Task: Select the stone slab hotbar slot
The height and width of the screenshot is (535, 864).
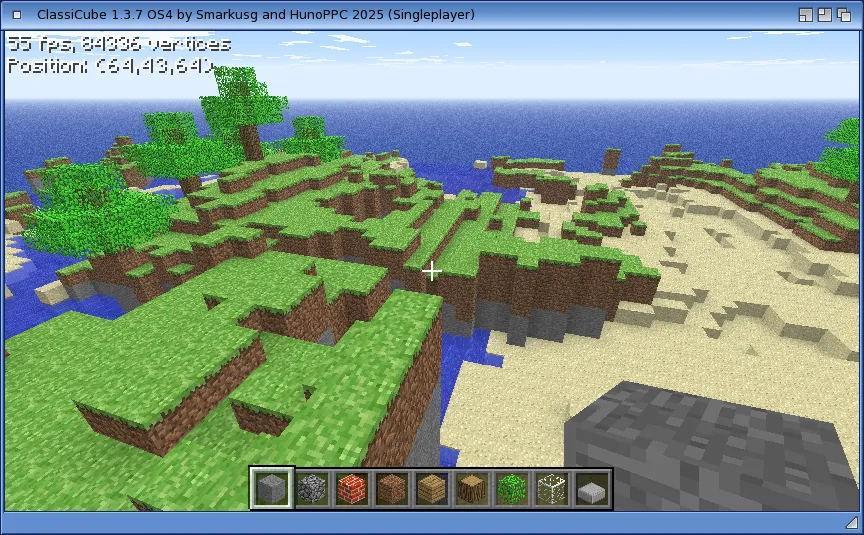Action: (x=592, y=489)
